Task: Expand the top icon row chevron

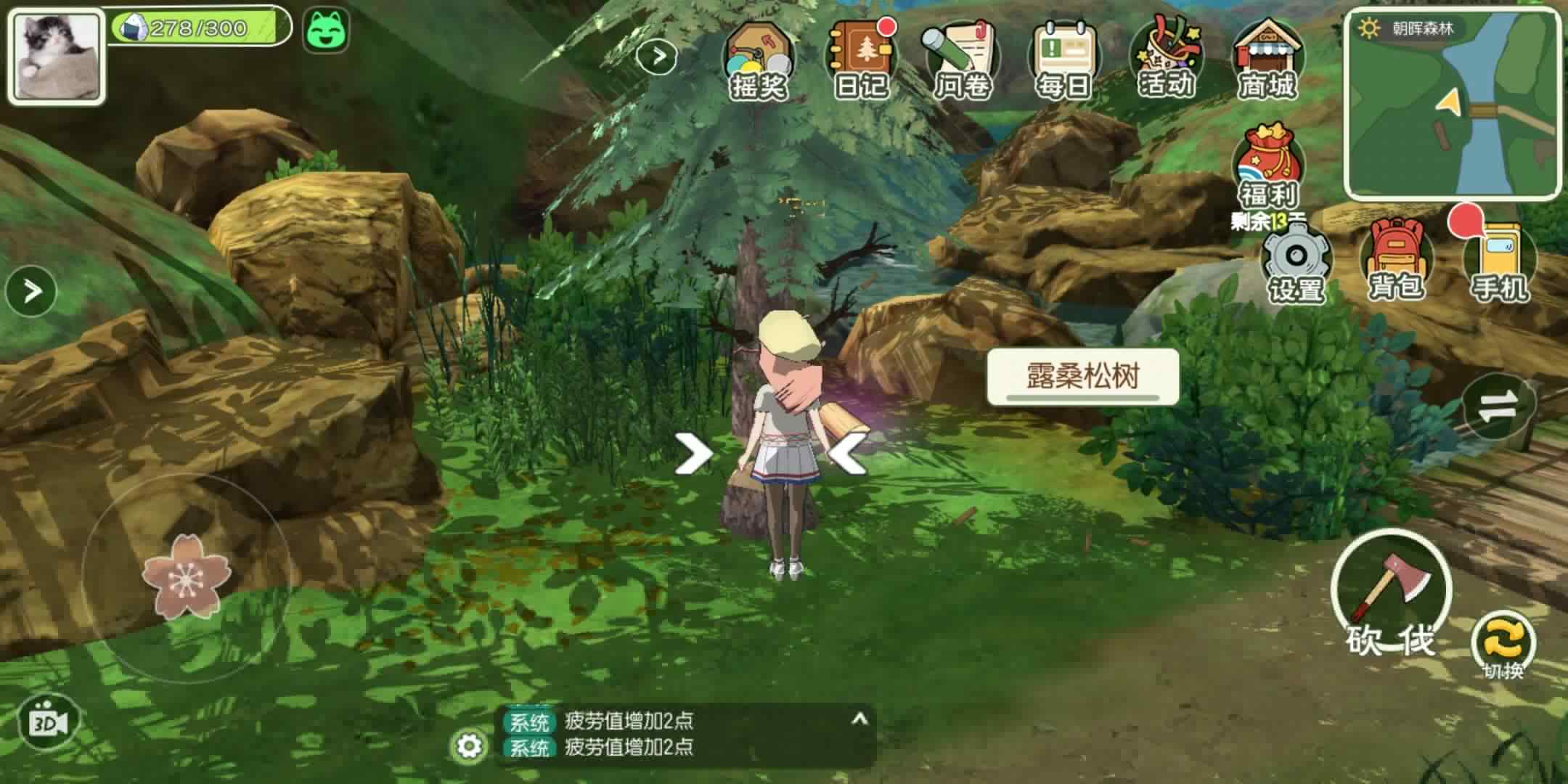Action: point(657,57)
